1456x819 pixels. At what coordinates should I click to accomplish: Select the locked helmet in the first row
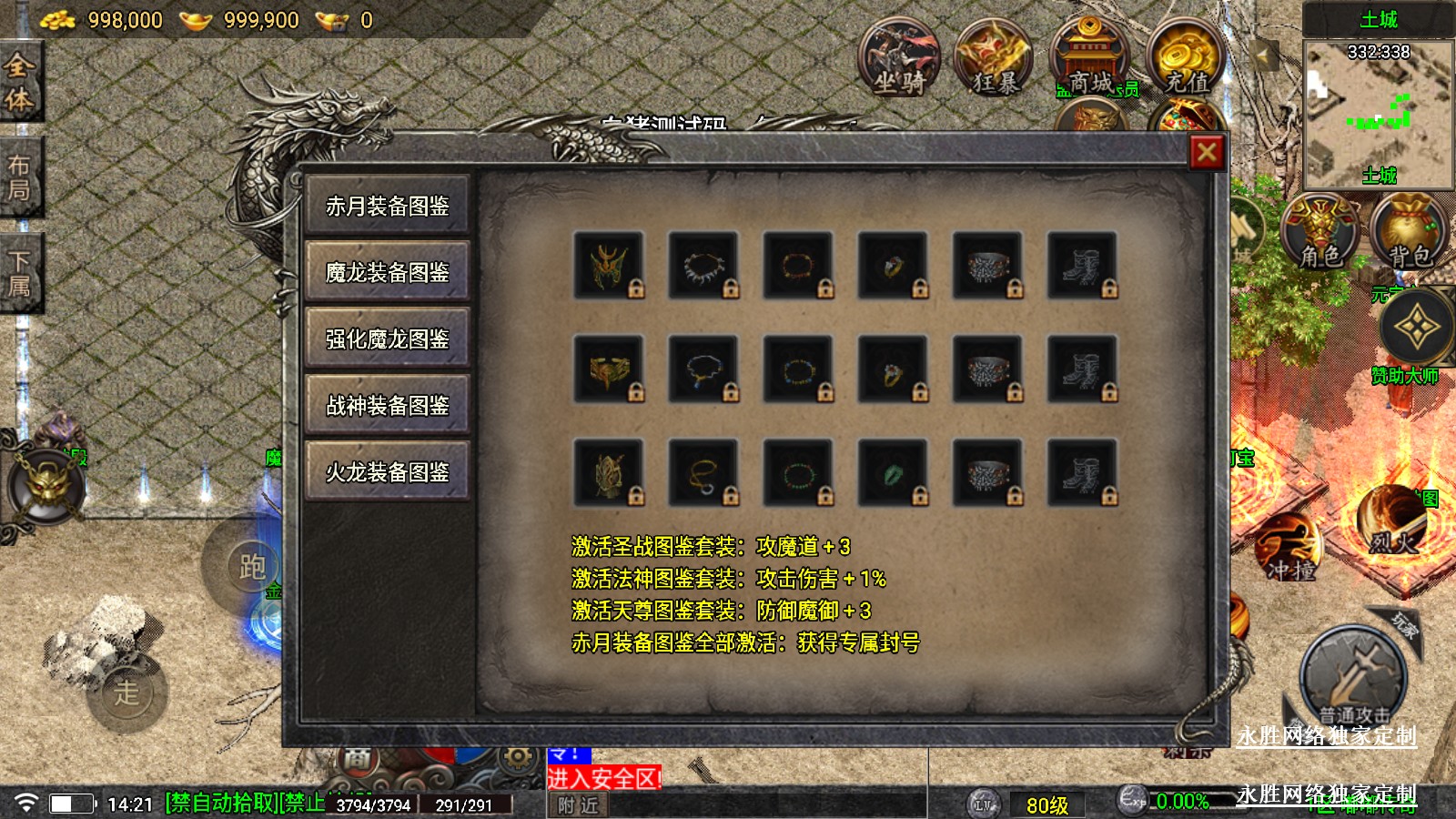click(608, 266)
